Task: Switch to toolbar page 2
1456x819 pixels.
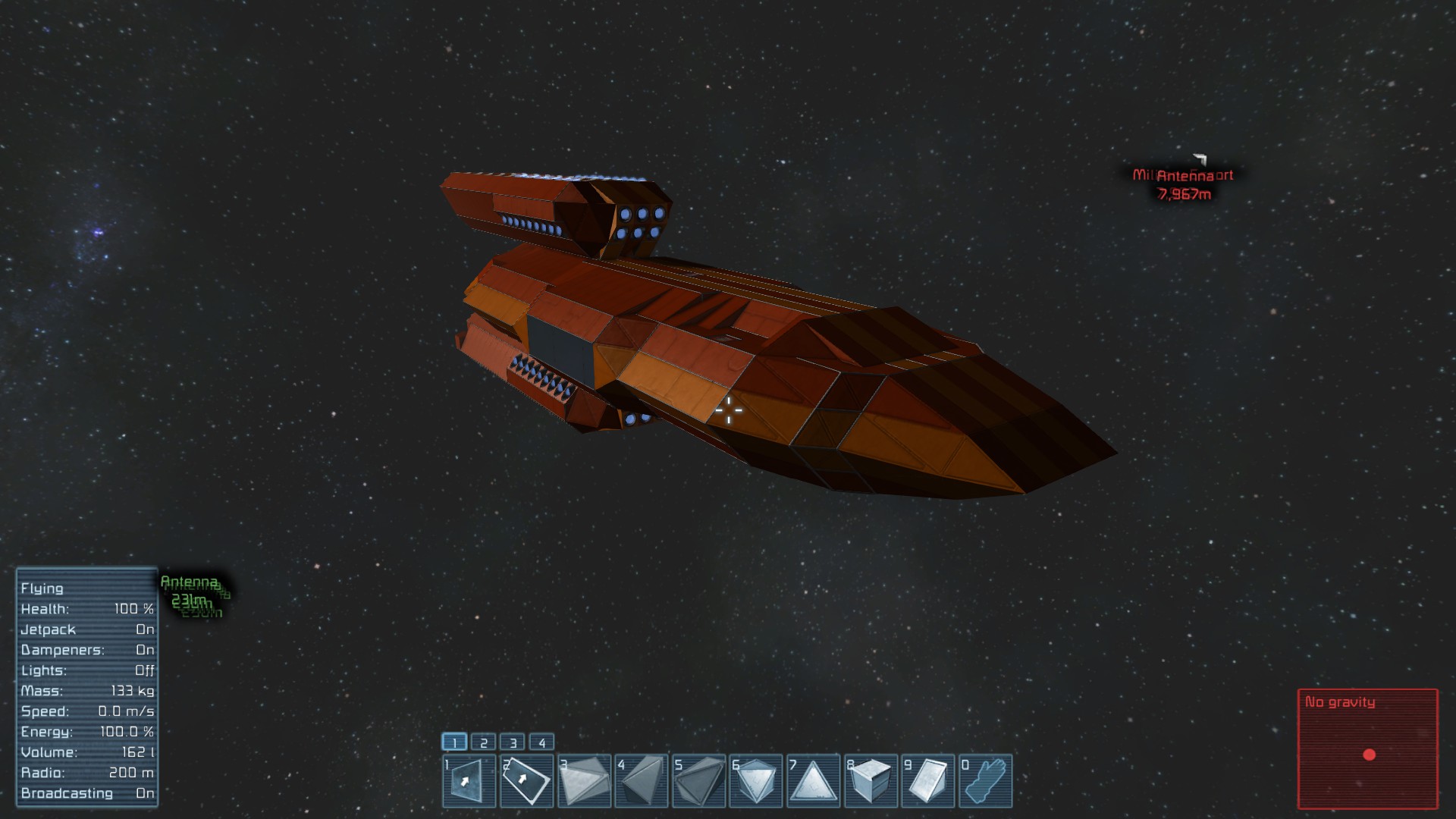Action: pyautogui.click(x=484, y=742)
